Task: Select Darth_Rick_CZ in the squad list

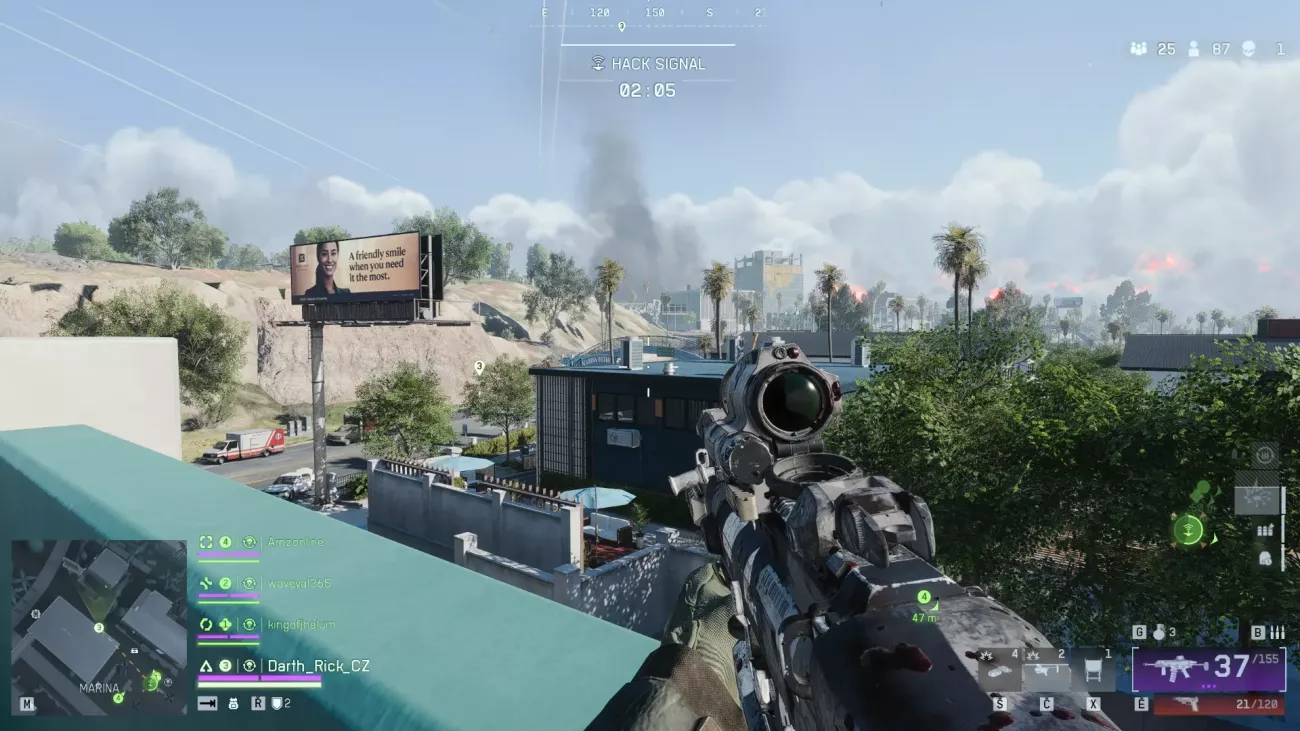Action: (318, 666)
